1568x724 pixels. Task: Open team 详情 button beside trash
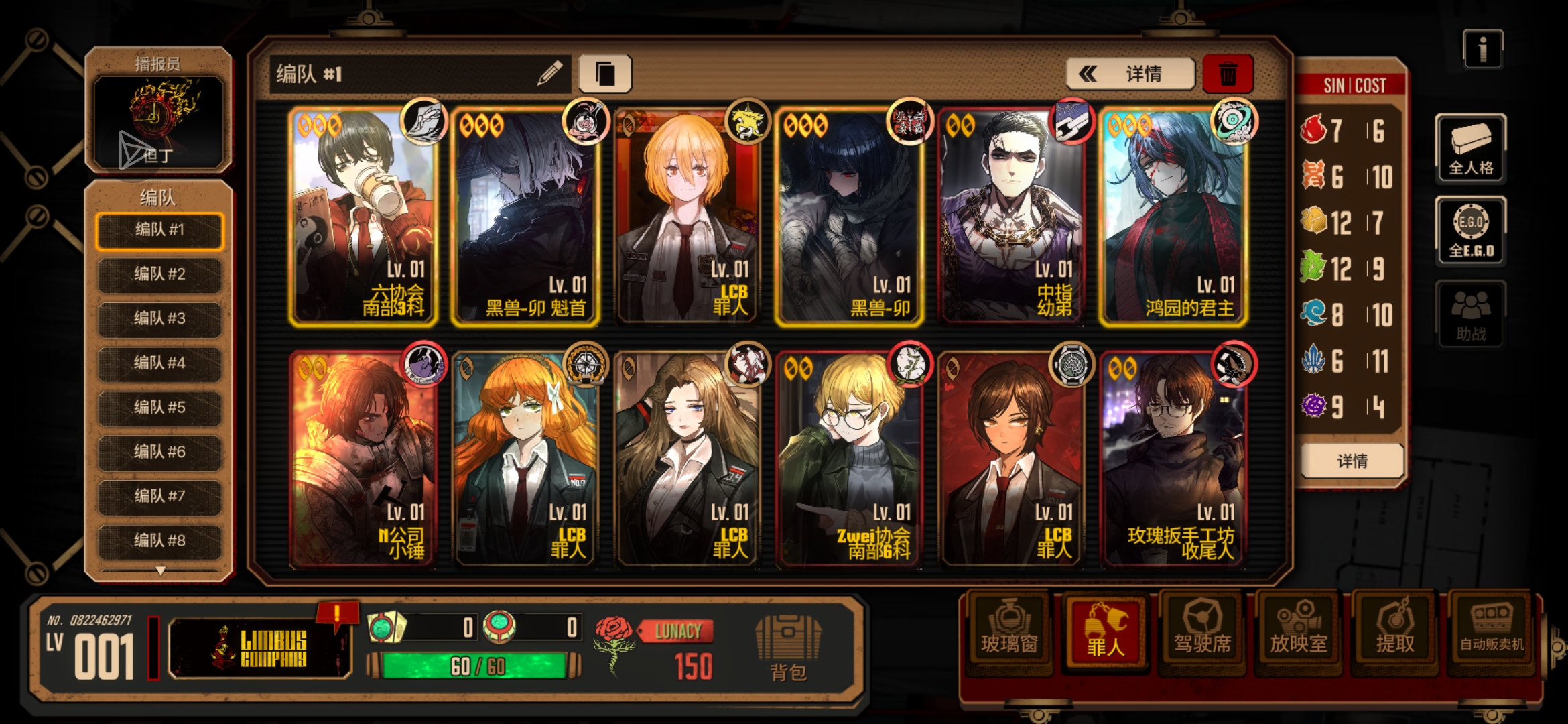tap(1130, 74)
